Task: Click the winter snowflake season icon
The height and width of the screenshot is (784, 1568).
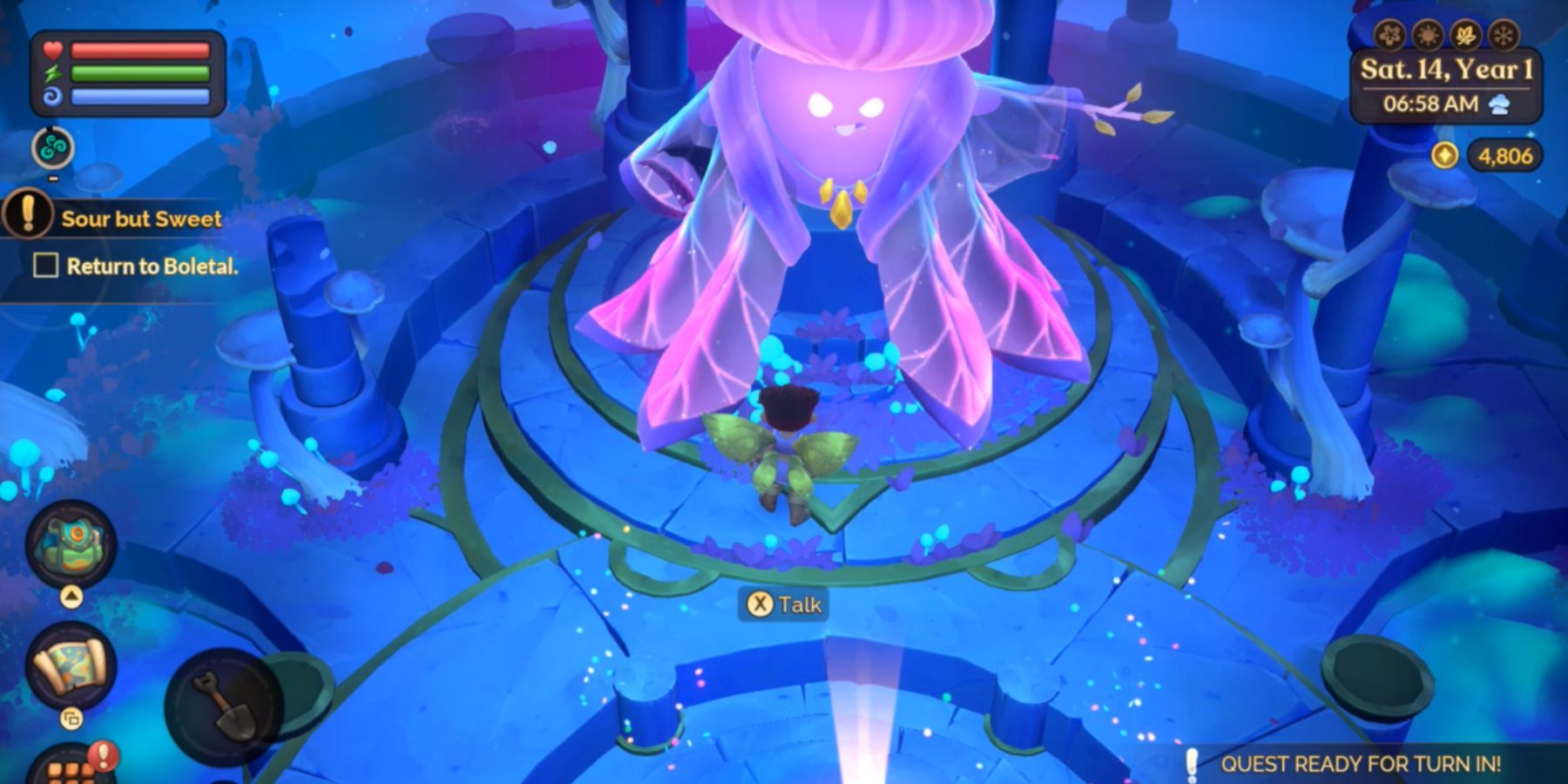Action: point(1503,37)
